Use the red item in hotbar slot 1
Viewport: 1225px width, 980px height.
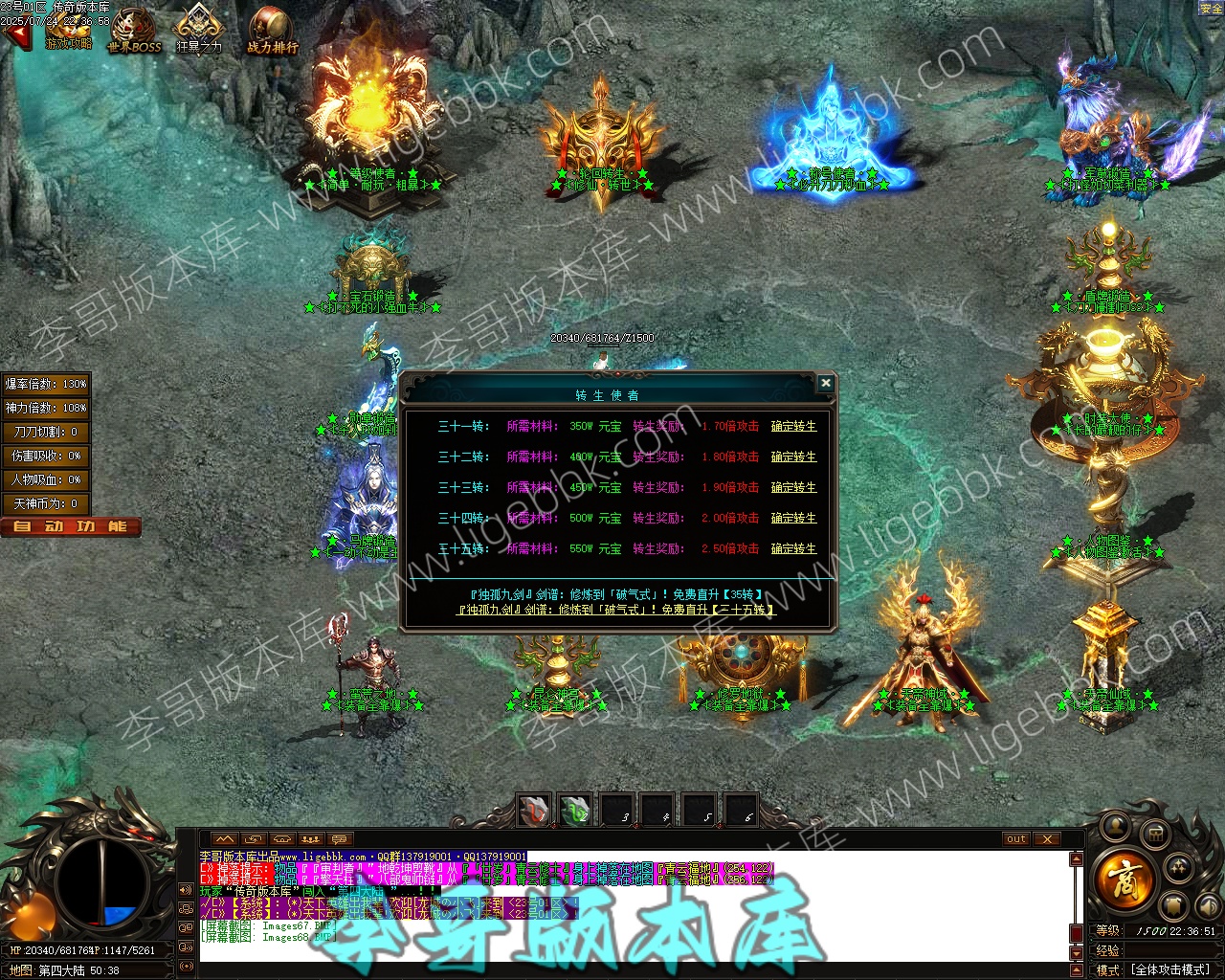(534, 811)
